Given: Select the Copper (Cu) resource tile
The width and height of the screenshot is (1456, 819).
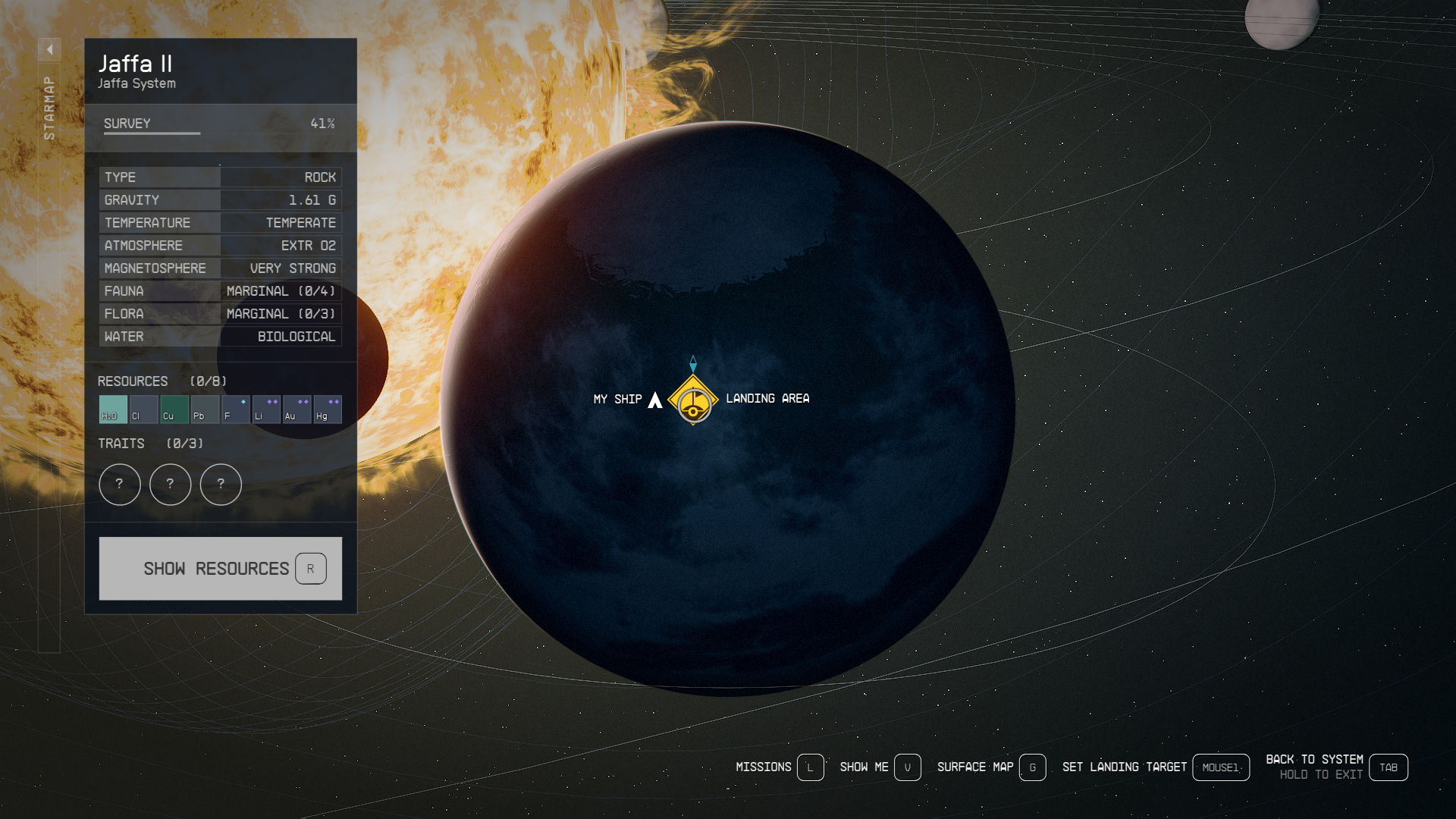Looking at the screenshot, I should (x=174, y=409).
